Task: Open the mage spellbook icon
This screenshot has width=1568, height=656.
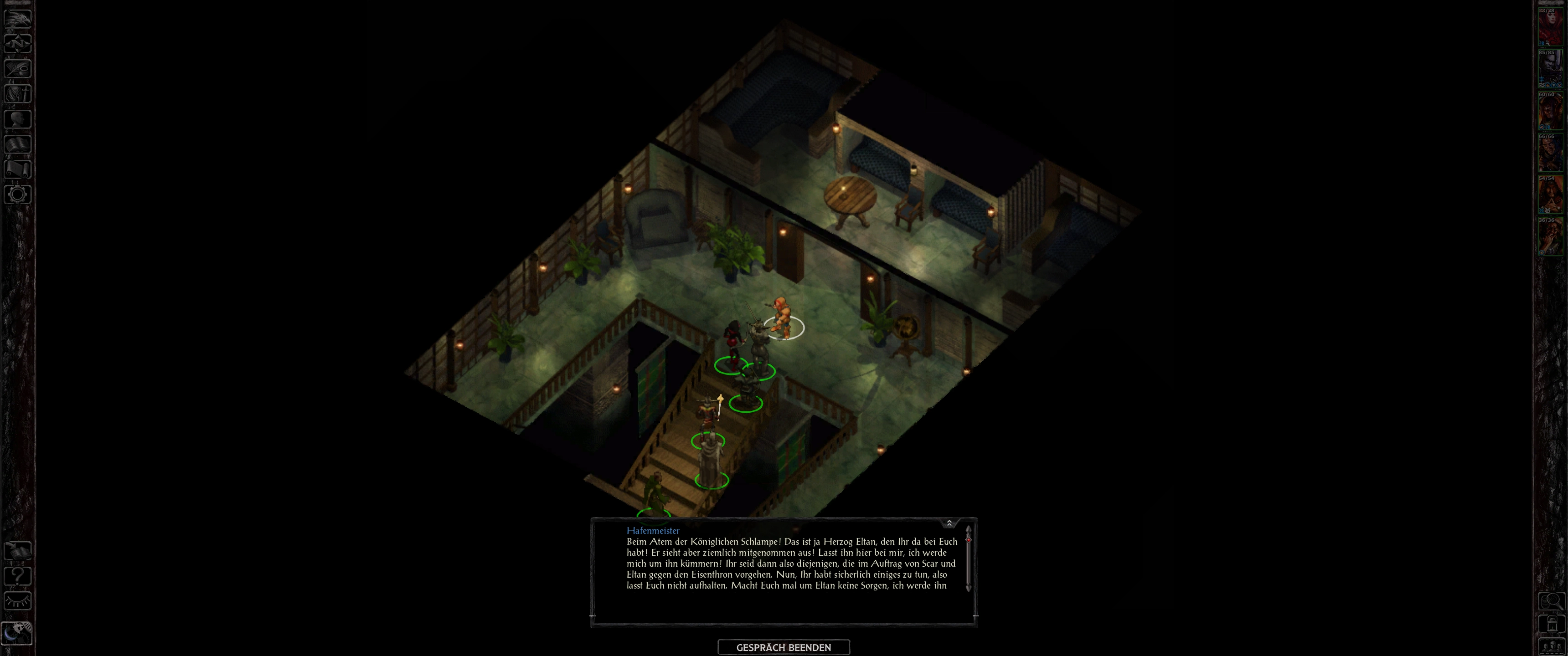Action: (x=18, y=143)
